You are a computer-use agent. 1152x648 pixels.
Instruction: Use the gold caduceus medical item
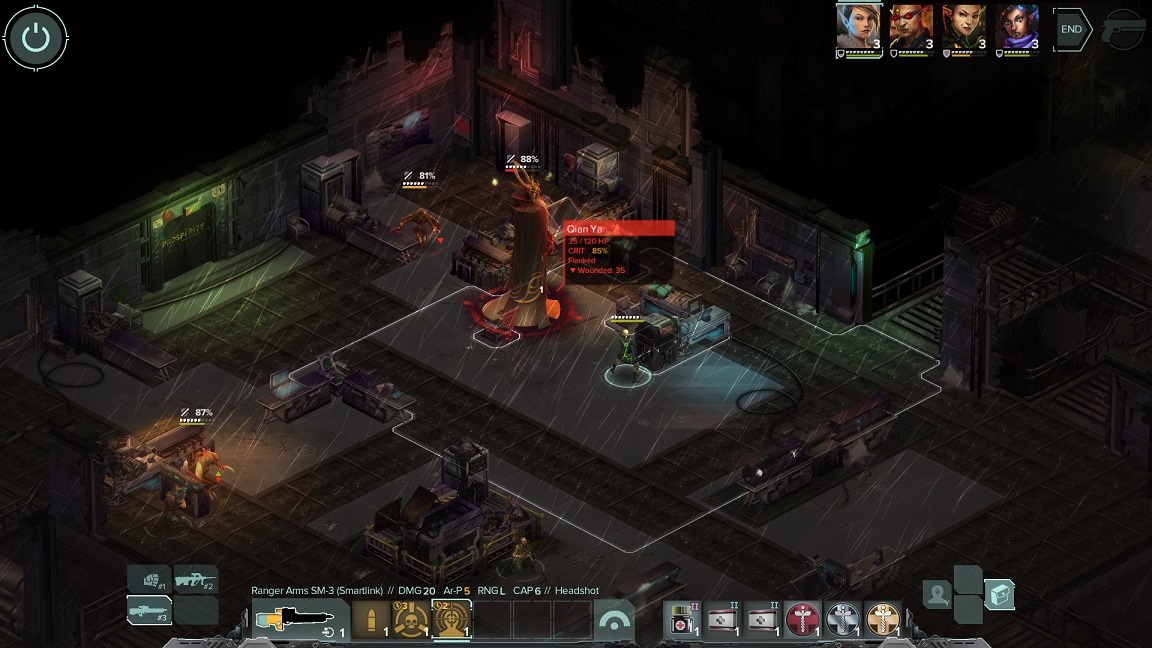pyautogui.click(x=881, y=620)
